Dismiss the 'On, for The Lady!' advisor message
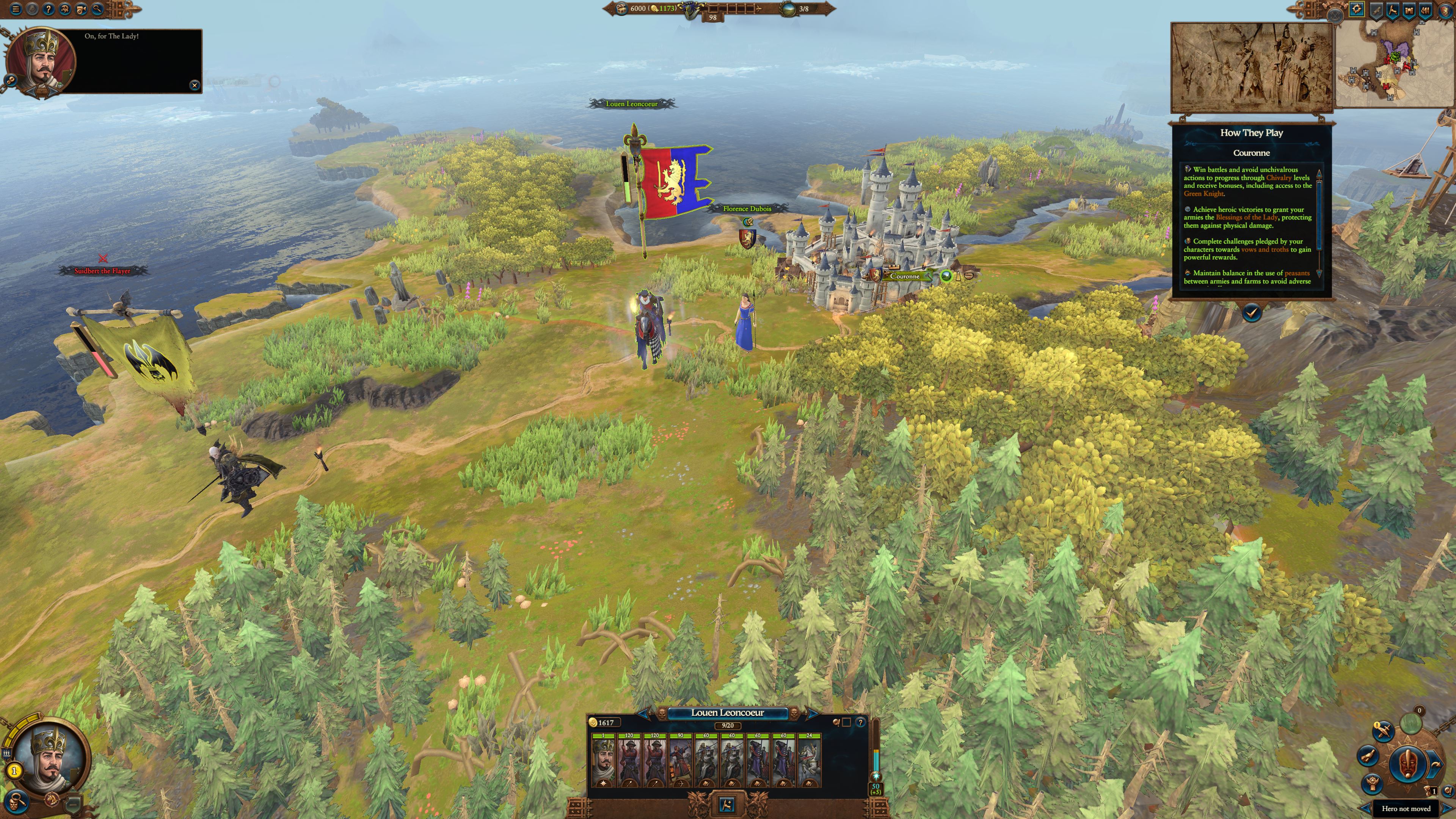 (195, 85)
